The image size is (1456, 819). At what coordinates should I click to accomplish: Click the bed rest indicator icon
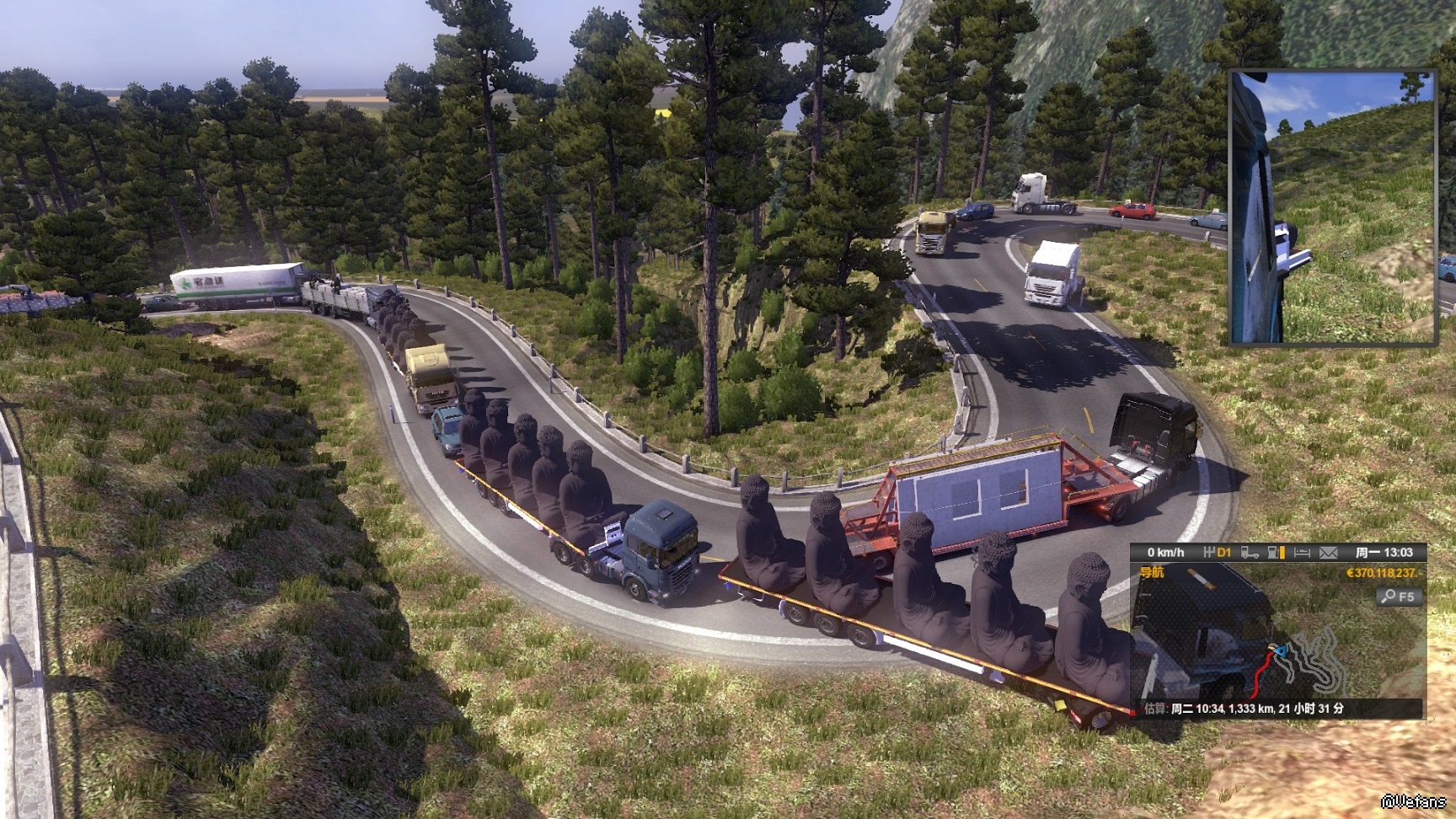[x=1302, y=553]
